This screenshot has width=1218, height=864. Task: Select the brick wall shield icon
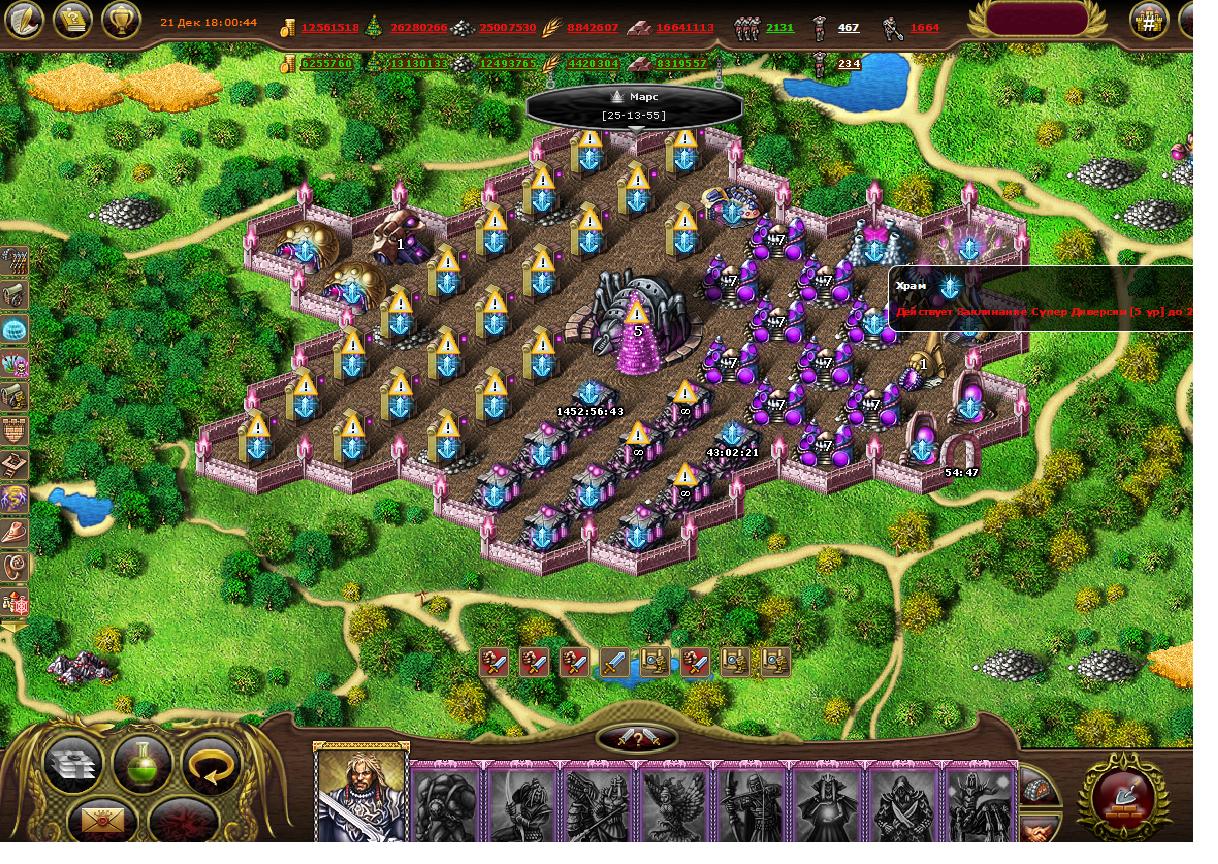pyautogui.click(x=15, y=431)
